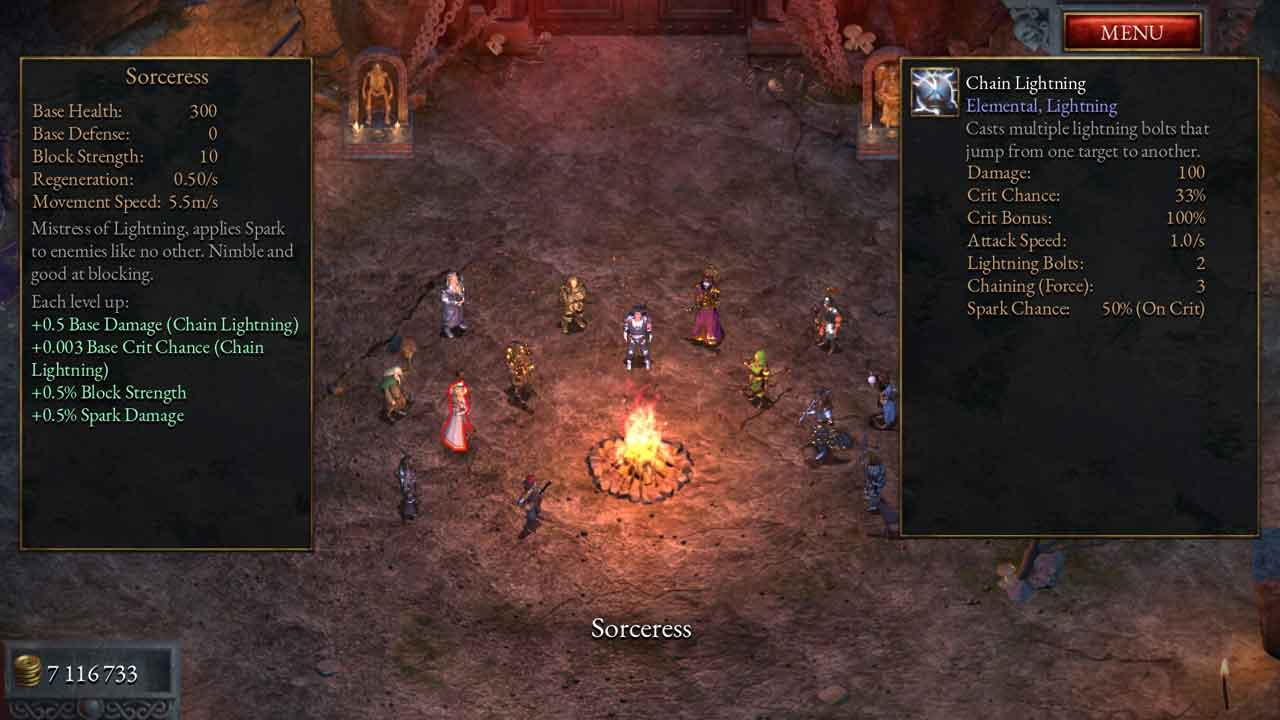Select the silver-armored knight behind the campfire

coord(636,337)
